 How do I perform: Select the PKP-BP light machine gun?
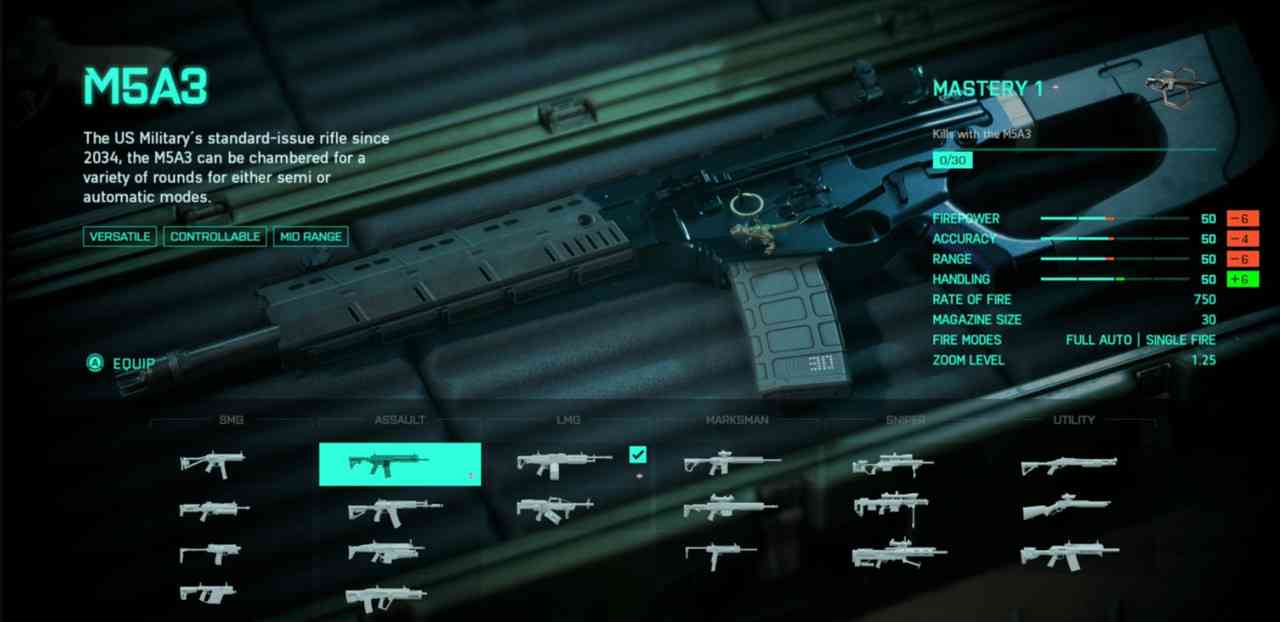pos(555,509)
